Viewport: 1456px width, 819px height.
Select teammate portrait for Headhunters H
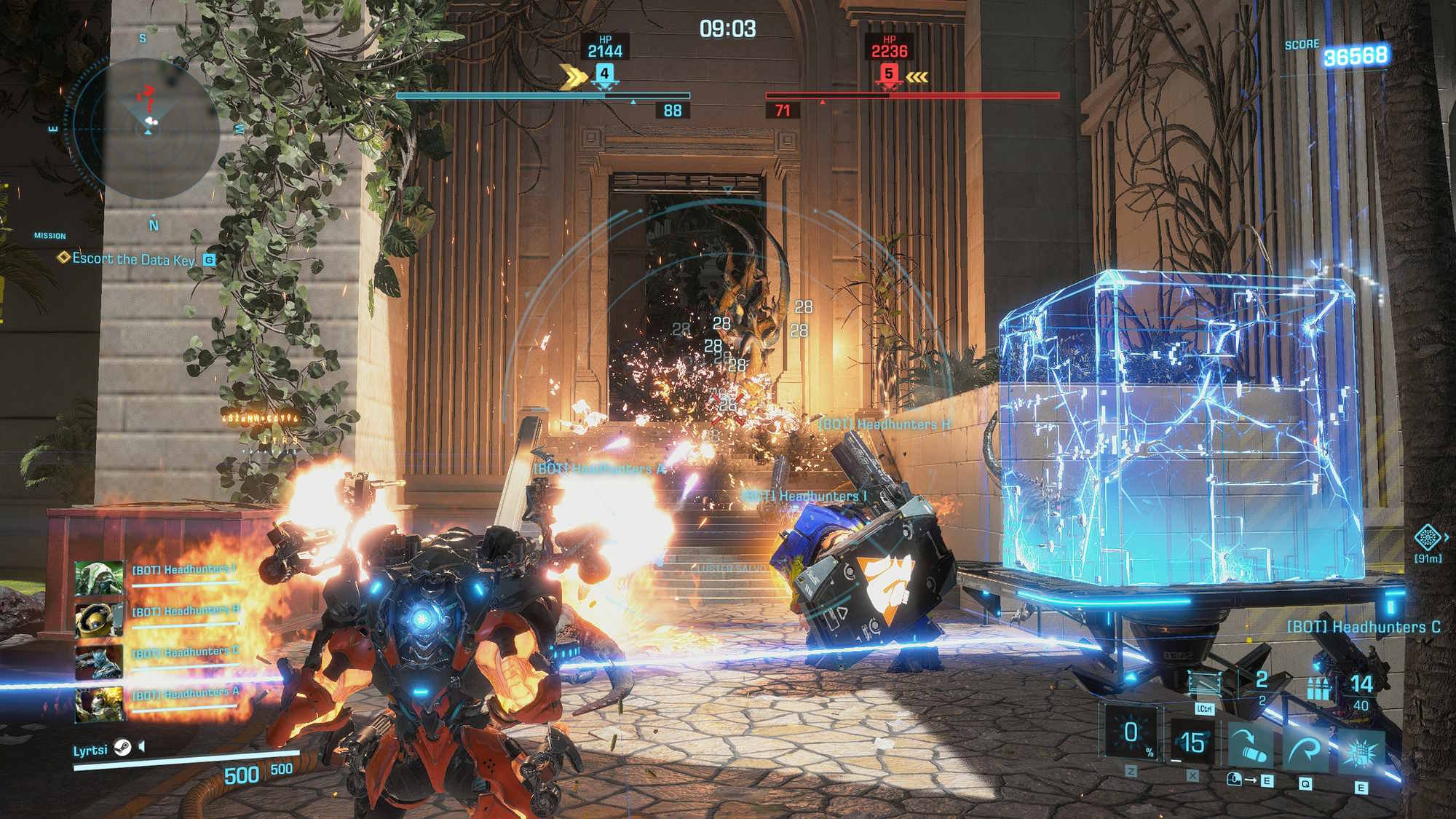click(99, 619)
